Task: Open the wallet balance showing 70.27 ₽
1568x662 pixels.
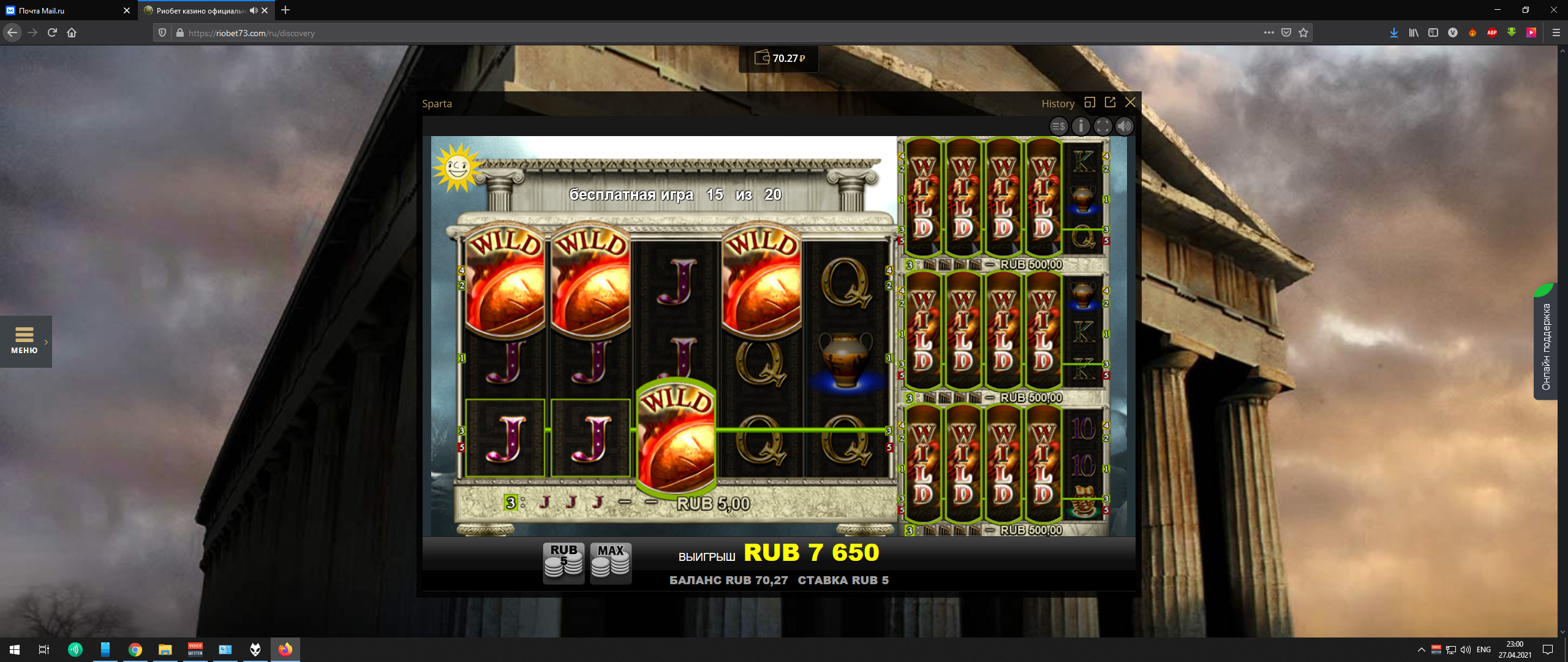Action: (x=779, y=58)
